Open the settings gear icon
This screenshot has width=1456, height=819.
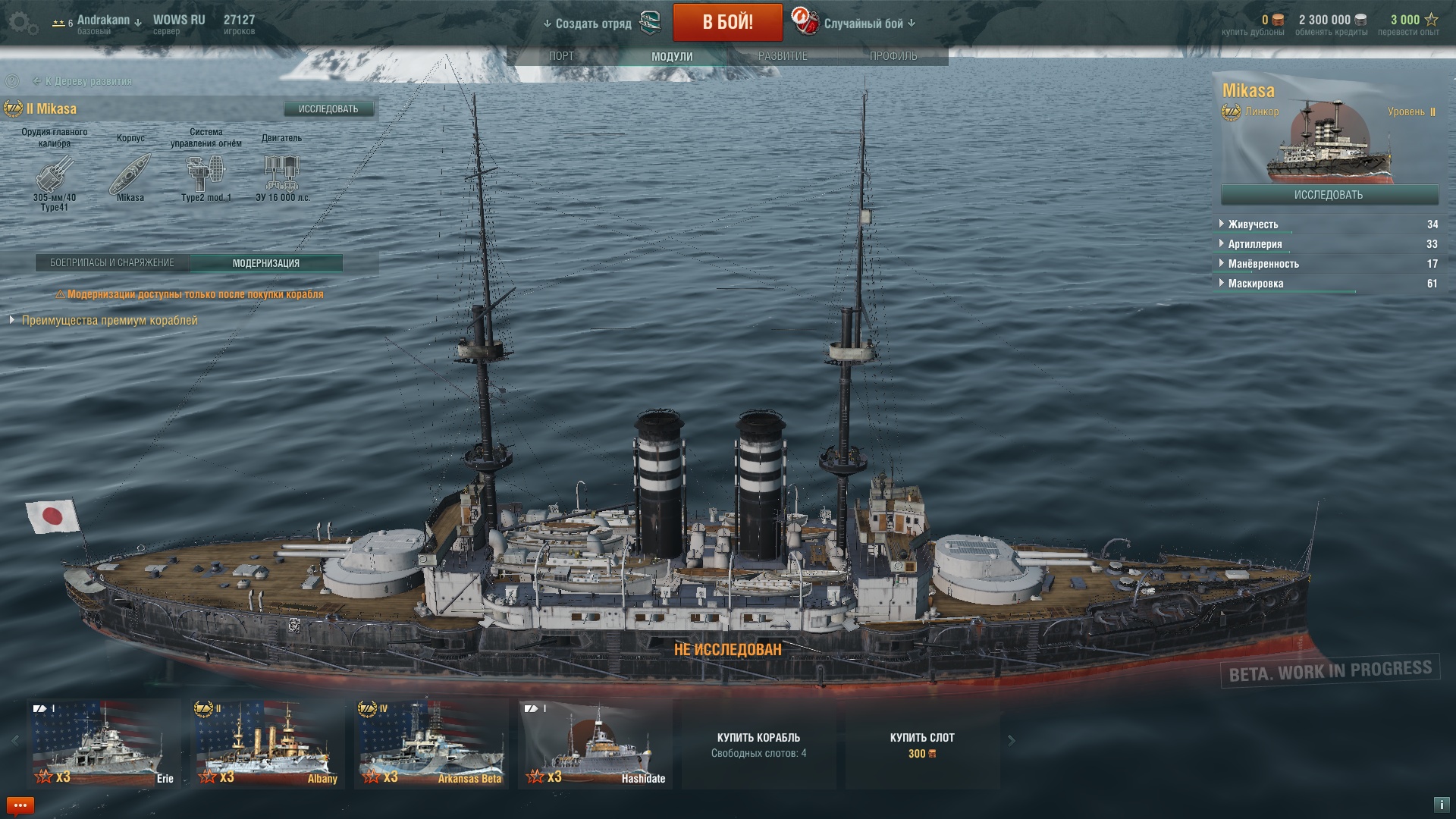(x=23, y=23)
